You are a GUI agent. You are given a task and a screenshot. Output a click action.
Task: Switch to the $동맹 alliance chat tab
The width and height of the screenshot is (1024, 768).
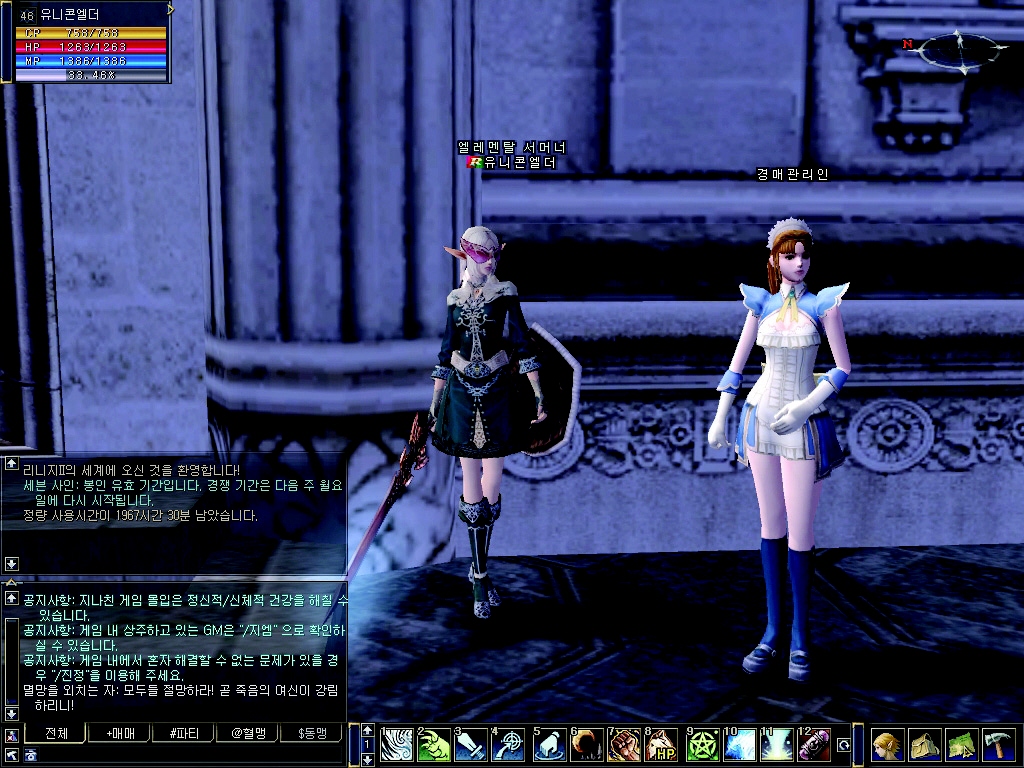[313, 733]
